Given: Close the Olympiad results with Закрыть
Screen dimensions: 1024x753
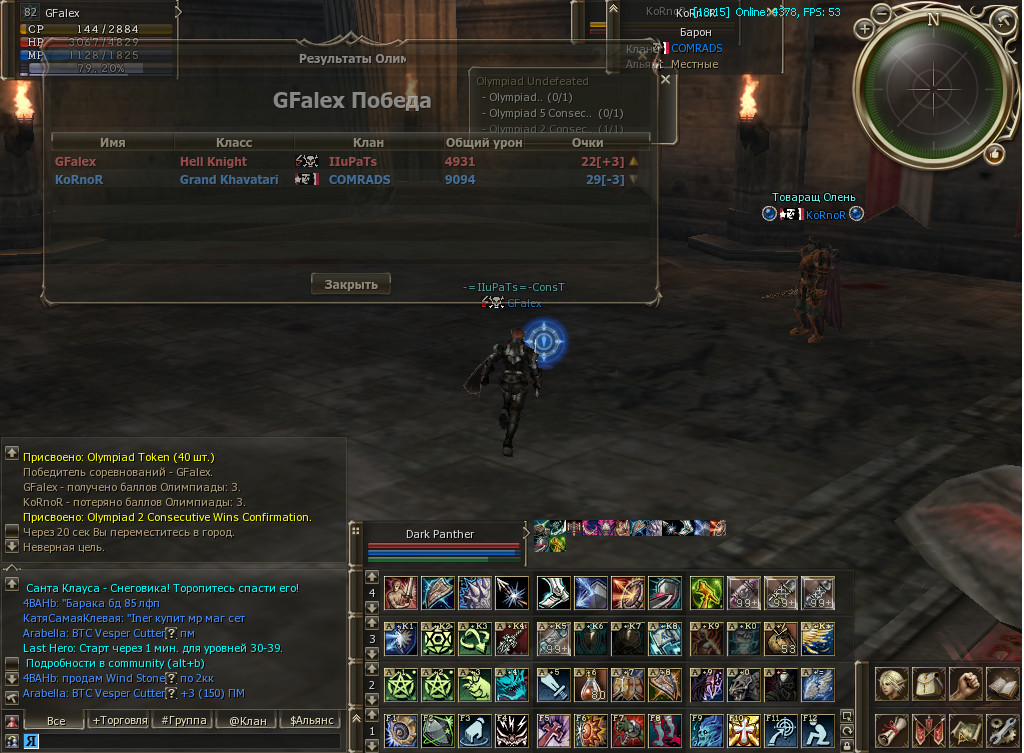Looking at the screenshot, I should pos(350,284).
